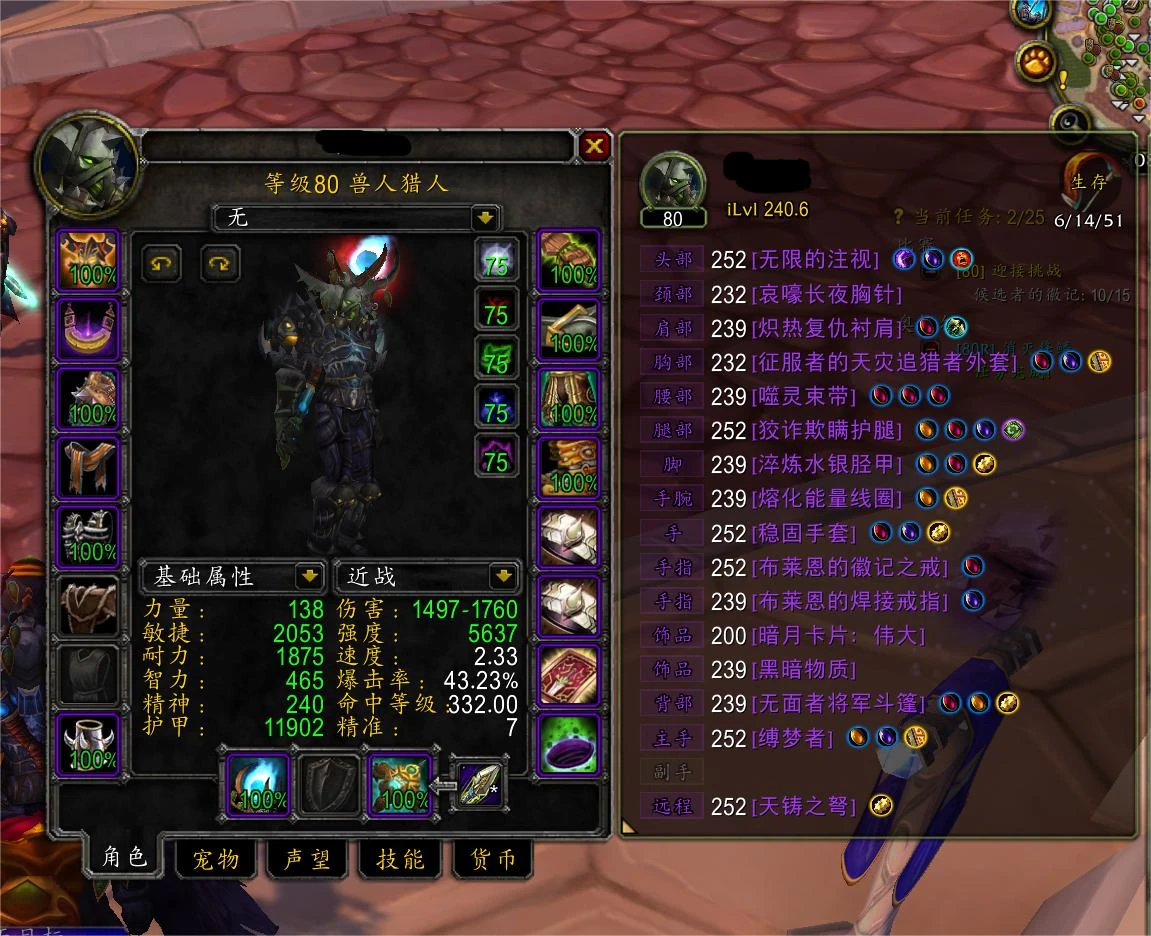Image resolution: width=1151 pixels, height=936 pixels.
Task: Rotate the character model left
Action: point(160,264)
